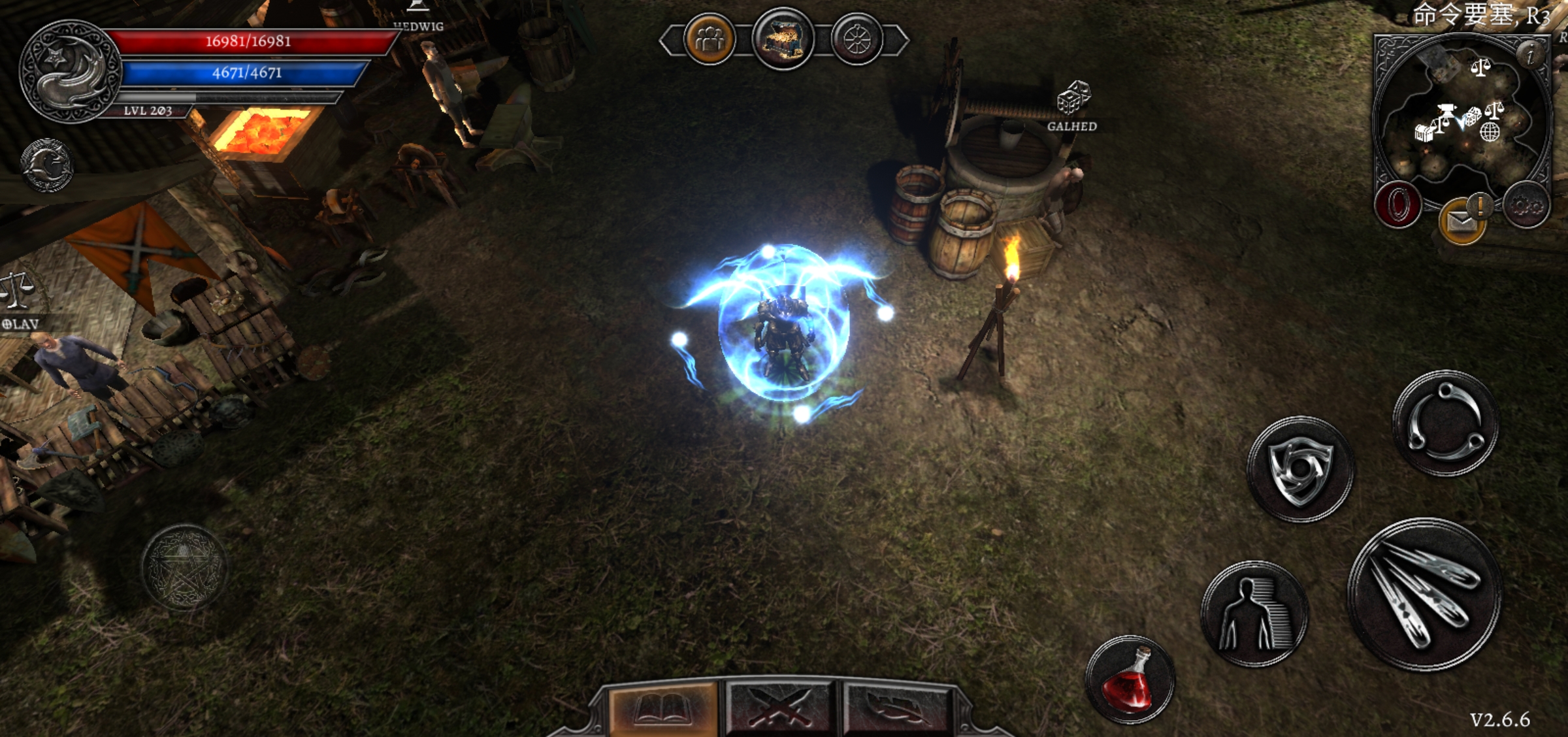1568x737 pixels.
Task: Activate the triple-blade attack skill
Action: coord(1424,595)
